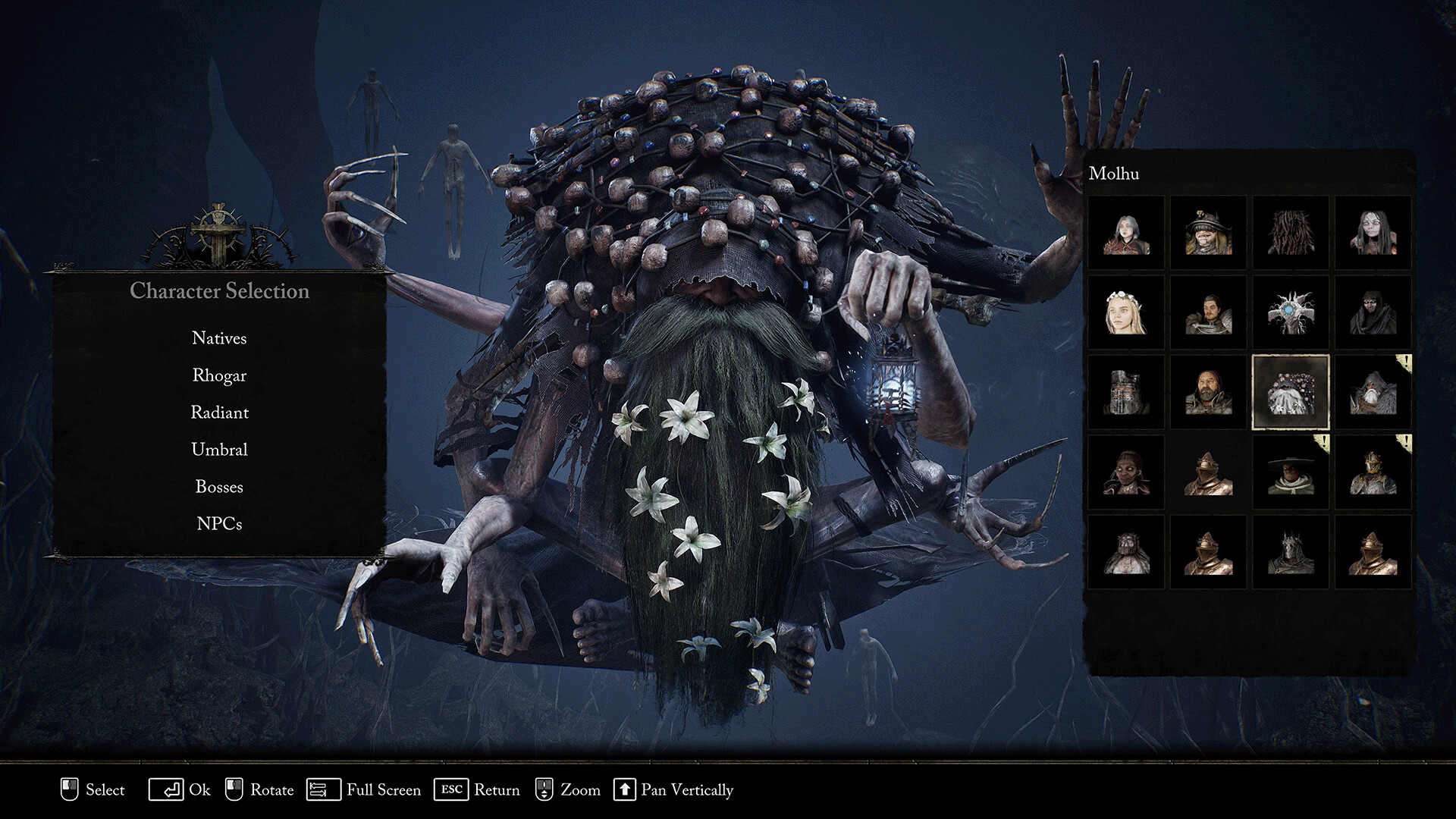Select the tangled roots creature portrait
The height and width of the screenshot is (819, 1456).
(x=1290, y=233)
